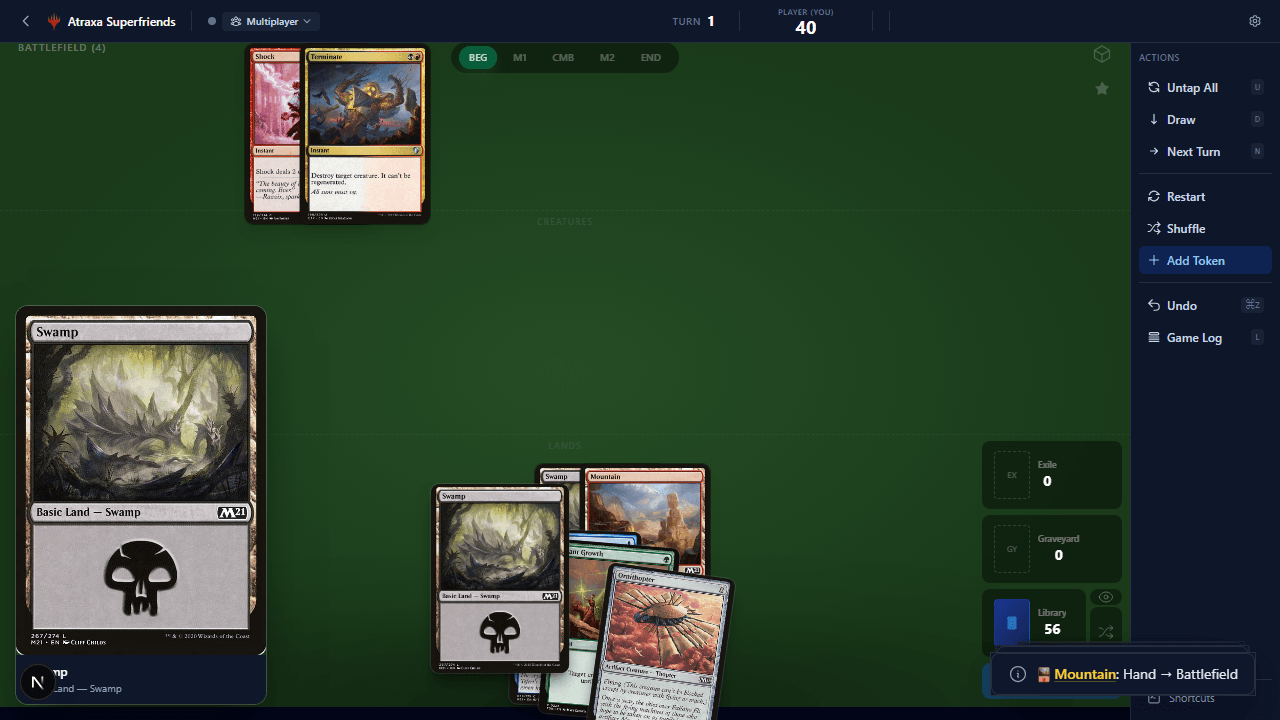
Task: Toggle the Library reveal eye icon
Action: pos(1106,597)
